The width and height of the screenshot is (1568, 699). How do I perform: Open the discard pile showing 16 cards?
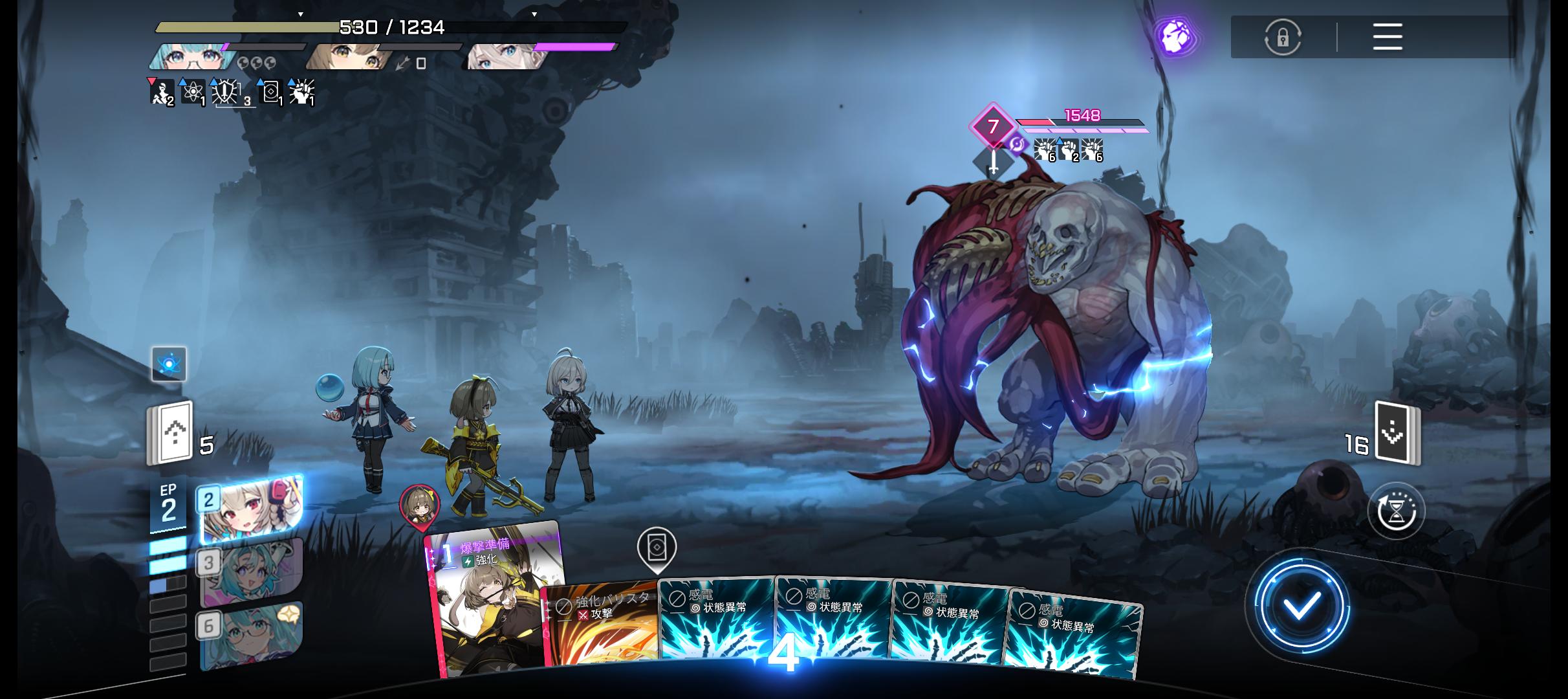coord(1397,434)
